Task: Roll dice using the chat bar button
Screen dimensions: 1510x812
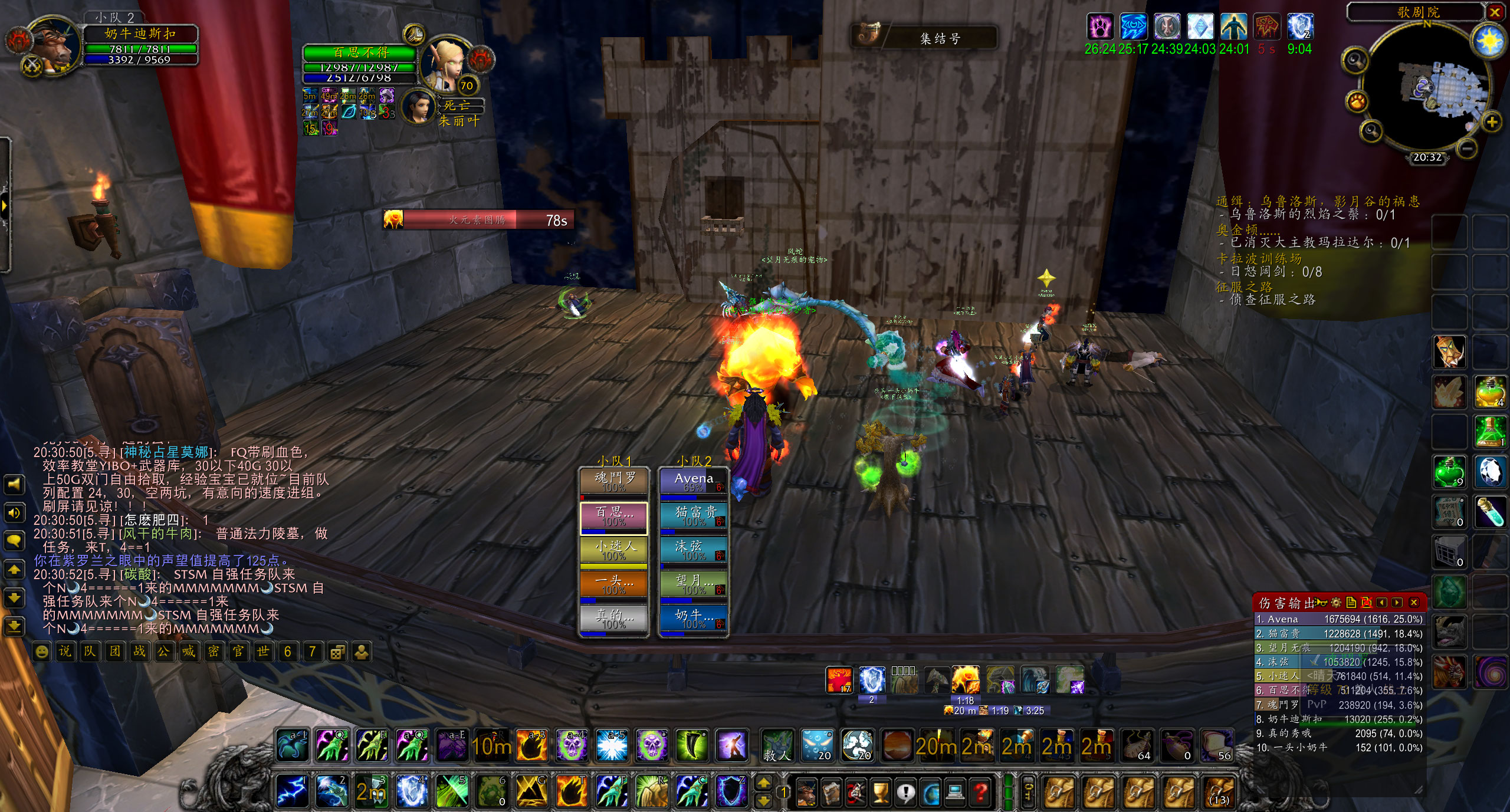Action: pos(337,652)
